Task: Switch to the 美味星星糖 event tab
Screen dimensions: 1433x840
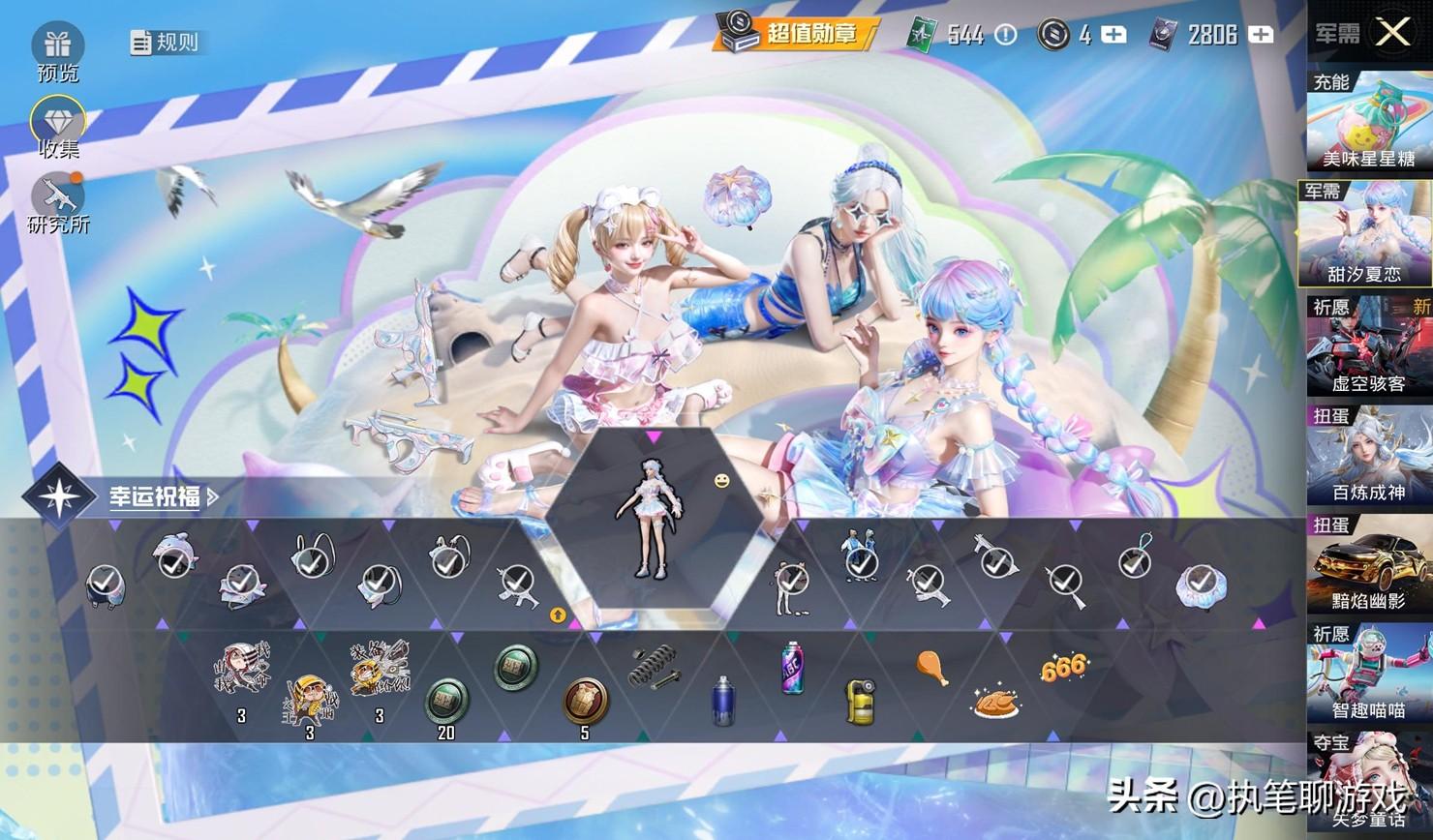Action: pyautogui.click(x=1368, y=123)
